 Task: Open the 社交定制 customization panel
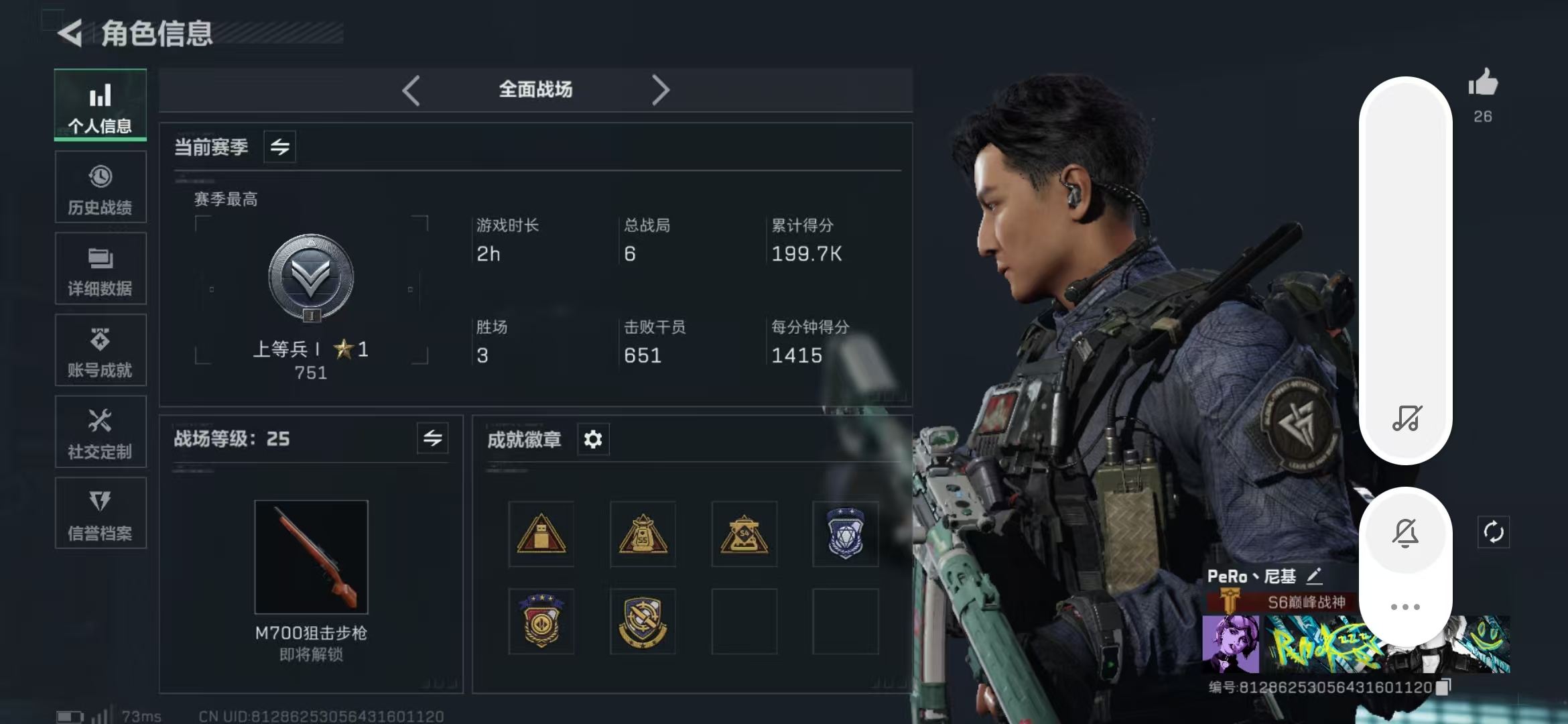tap(100, 432)
